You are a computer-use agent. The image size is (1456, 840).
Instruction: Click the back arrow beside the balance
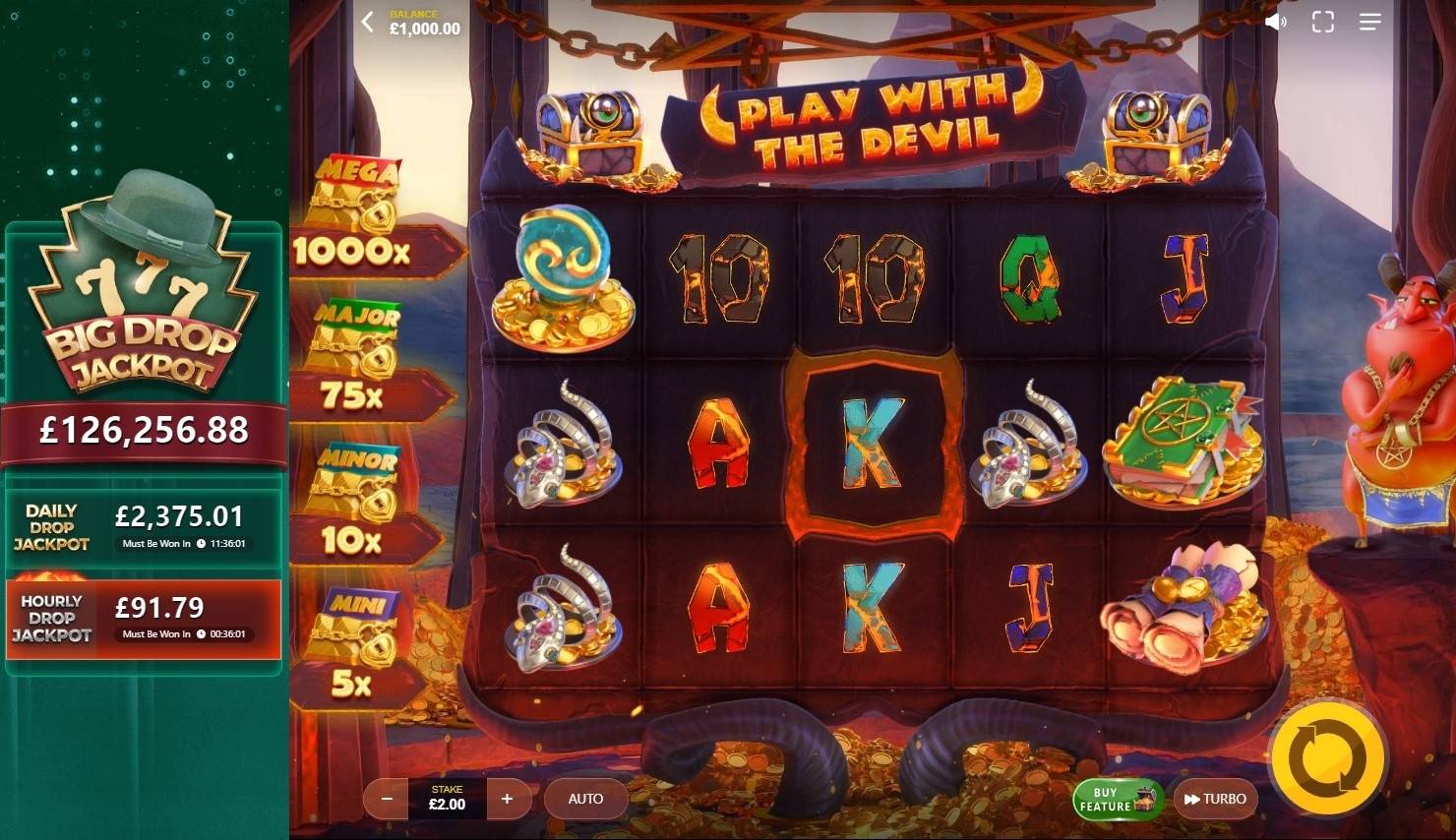pos(368,22)
